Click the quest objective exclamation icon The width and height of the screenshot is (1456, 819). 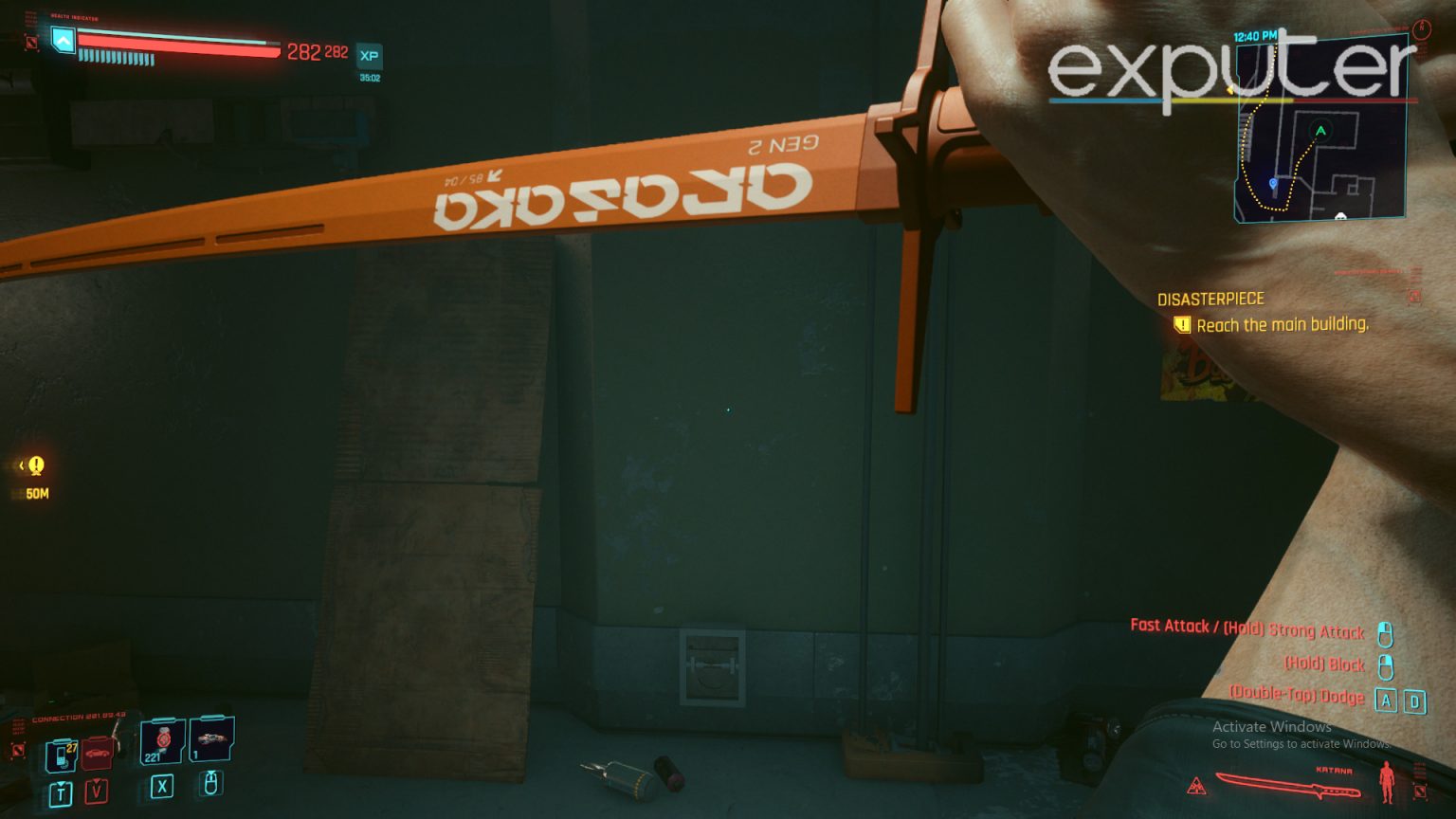point(1182,325)
